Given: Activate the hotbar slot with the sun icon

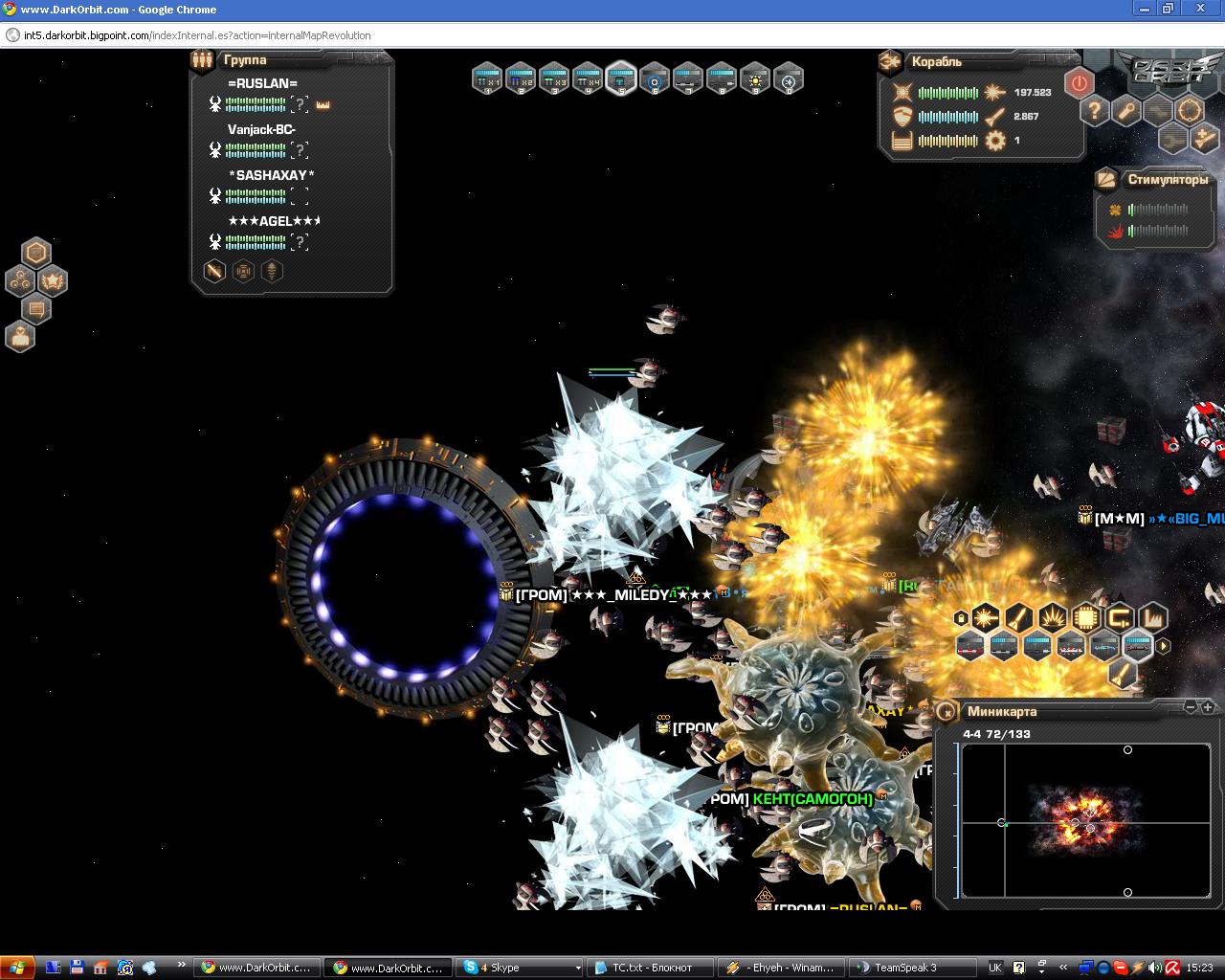Looking at the screenshot, I should pos(755,78).
